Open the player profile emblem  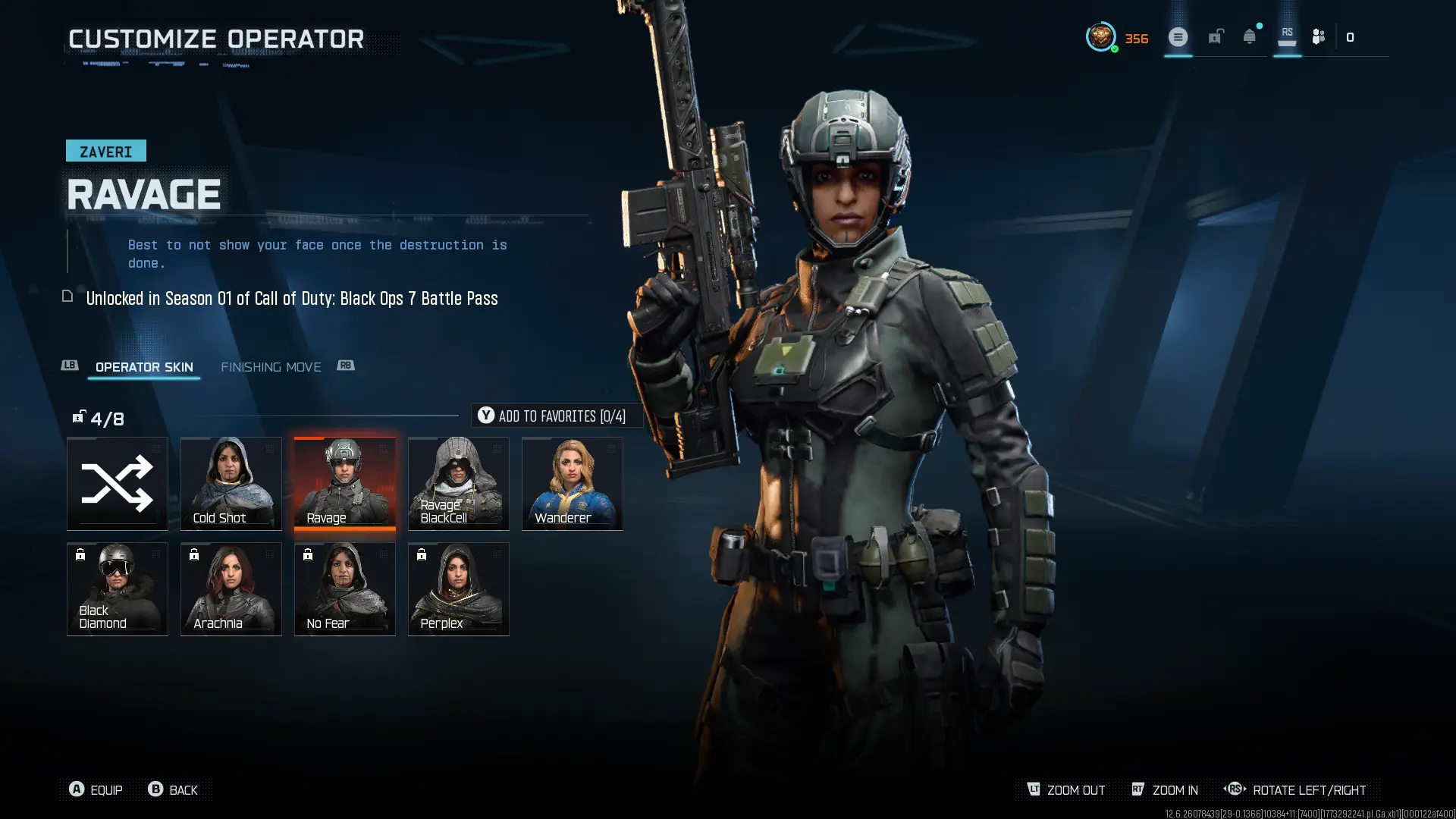point(1100,36)
